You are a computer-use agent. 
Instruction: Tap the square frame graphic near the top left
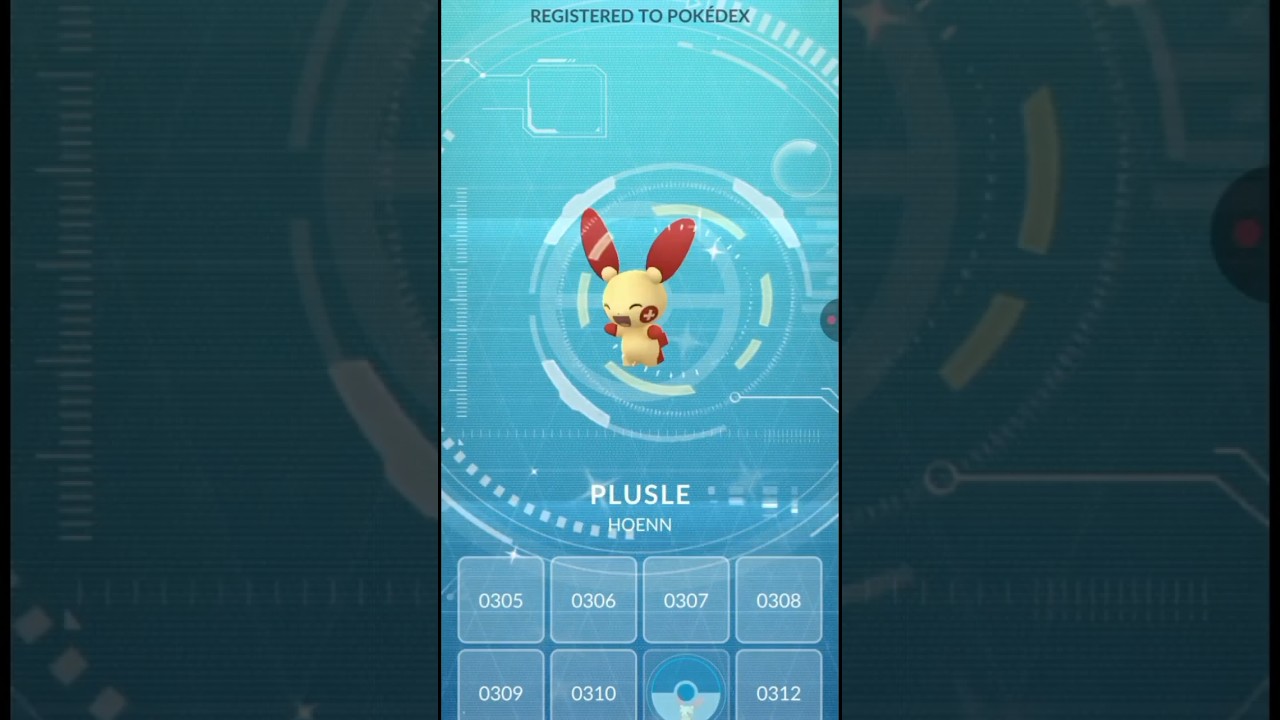[x=566, y=100]
